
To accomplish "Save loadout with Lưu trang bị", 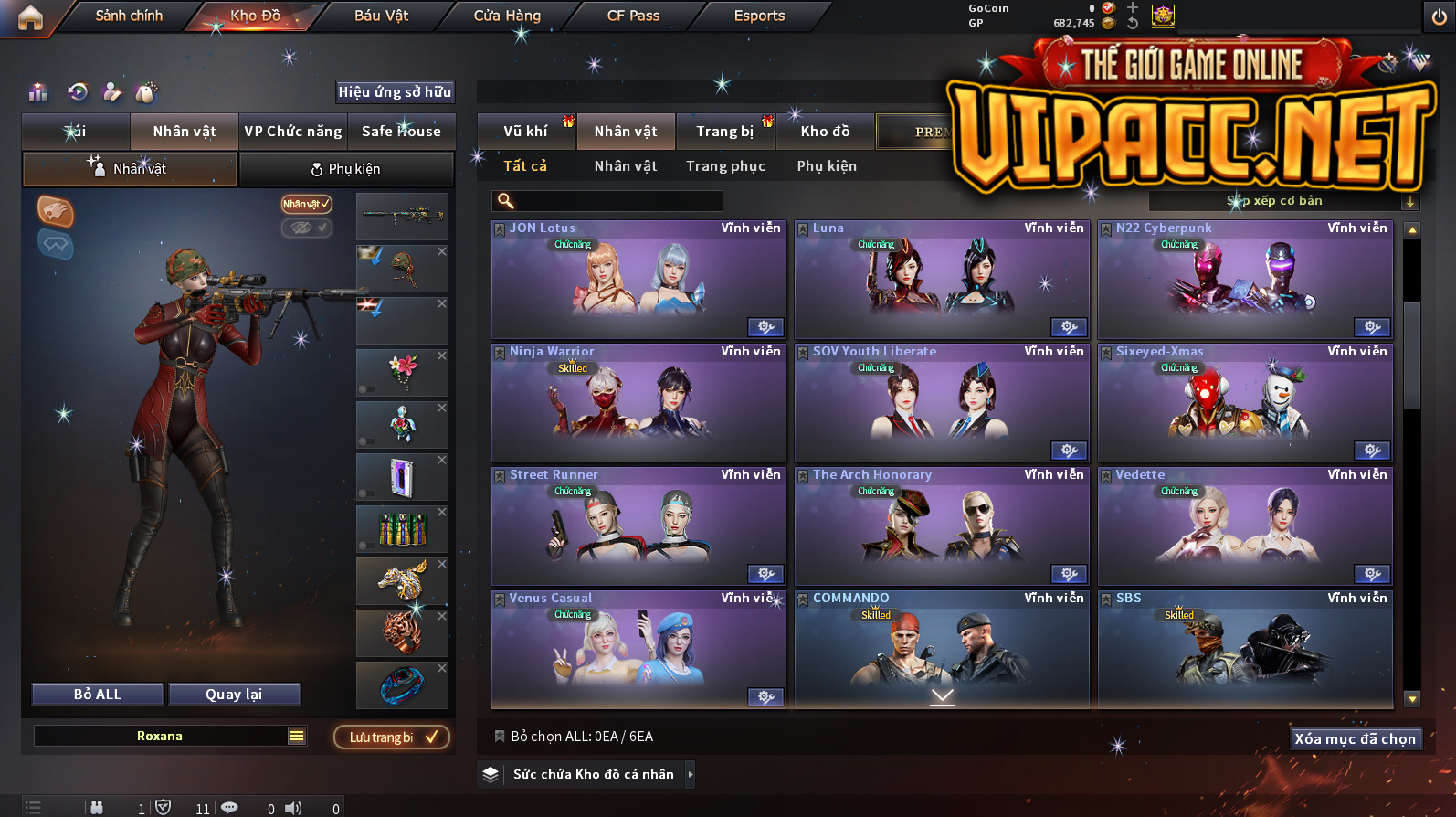I will click(392, 737).
